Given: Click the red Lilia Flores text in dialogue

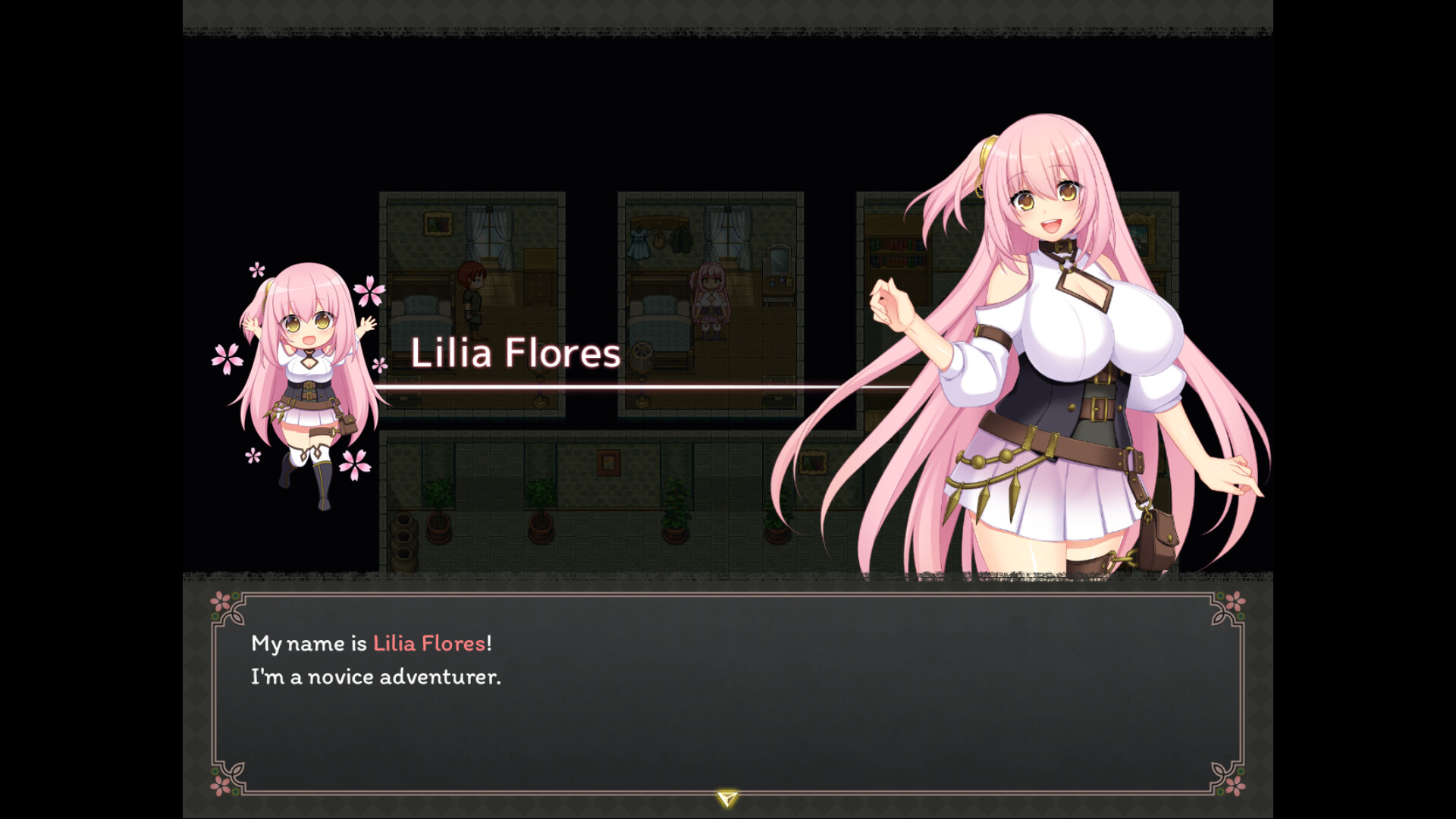Looking at the screenshot, I should (428, 644).
